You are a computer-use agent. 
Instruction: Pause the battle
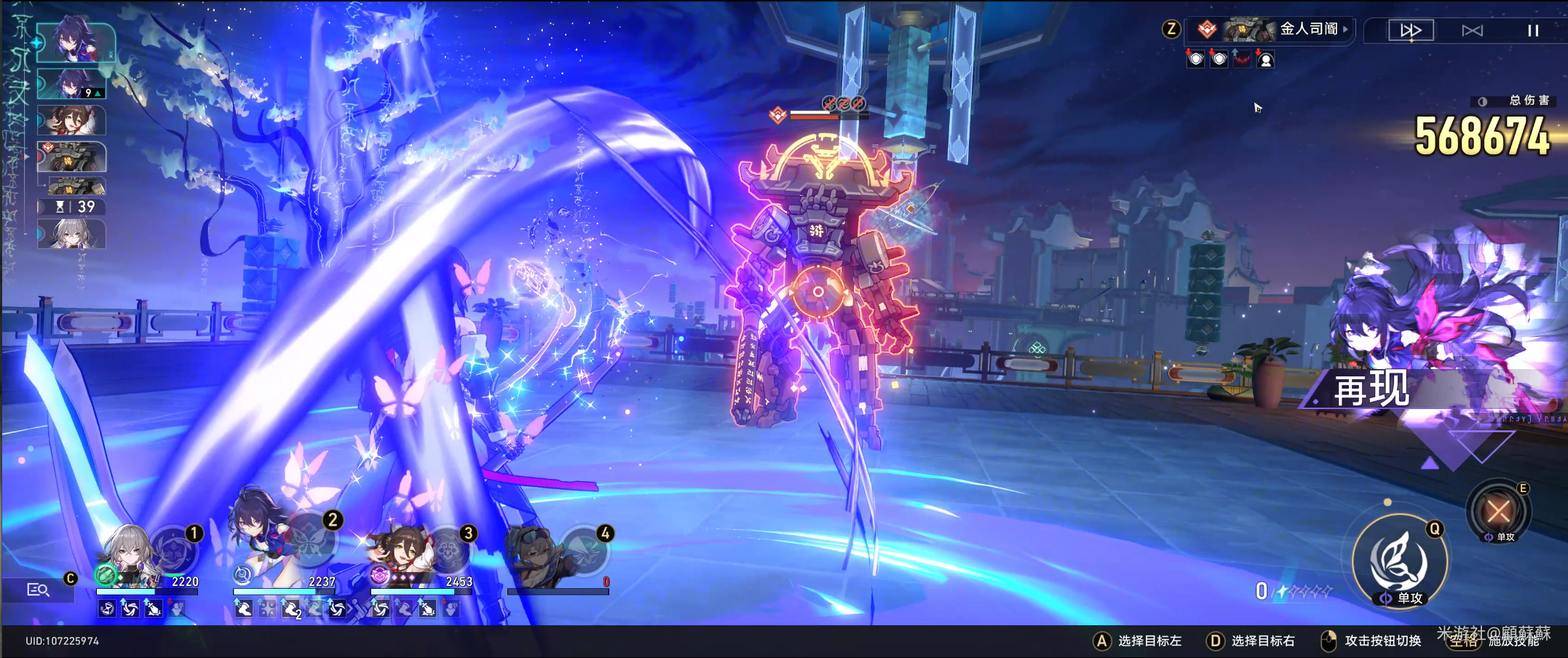tap(1532, 31)
